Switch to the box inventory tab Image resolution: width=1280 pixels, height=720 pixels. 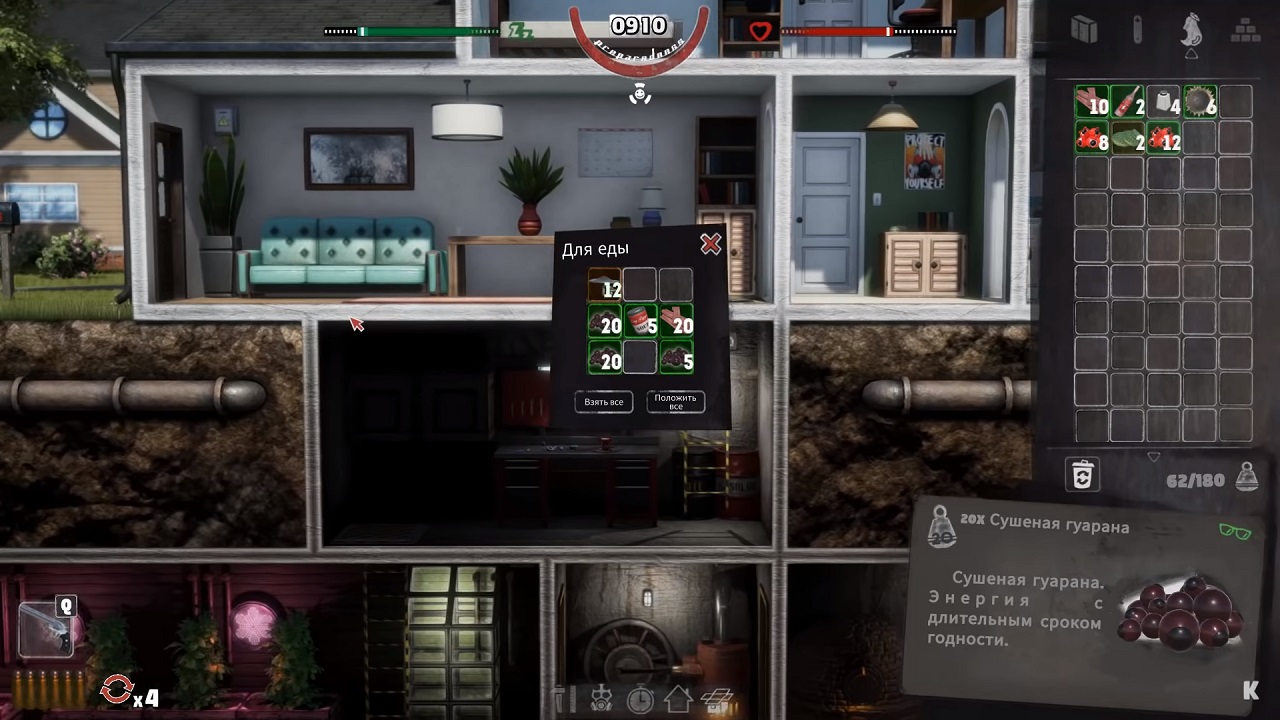[1084, 30]
